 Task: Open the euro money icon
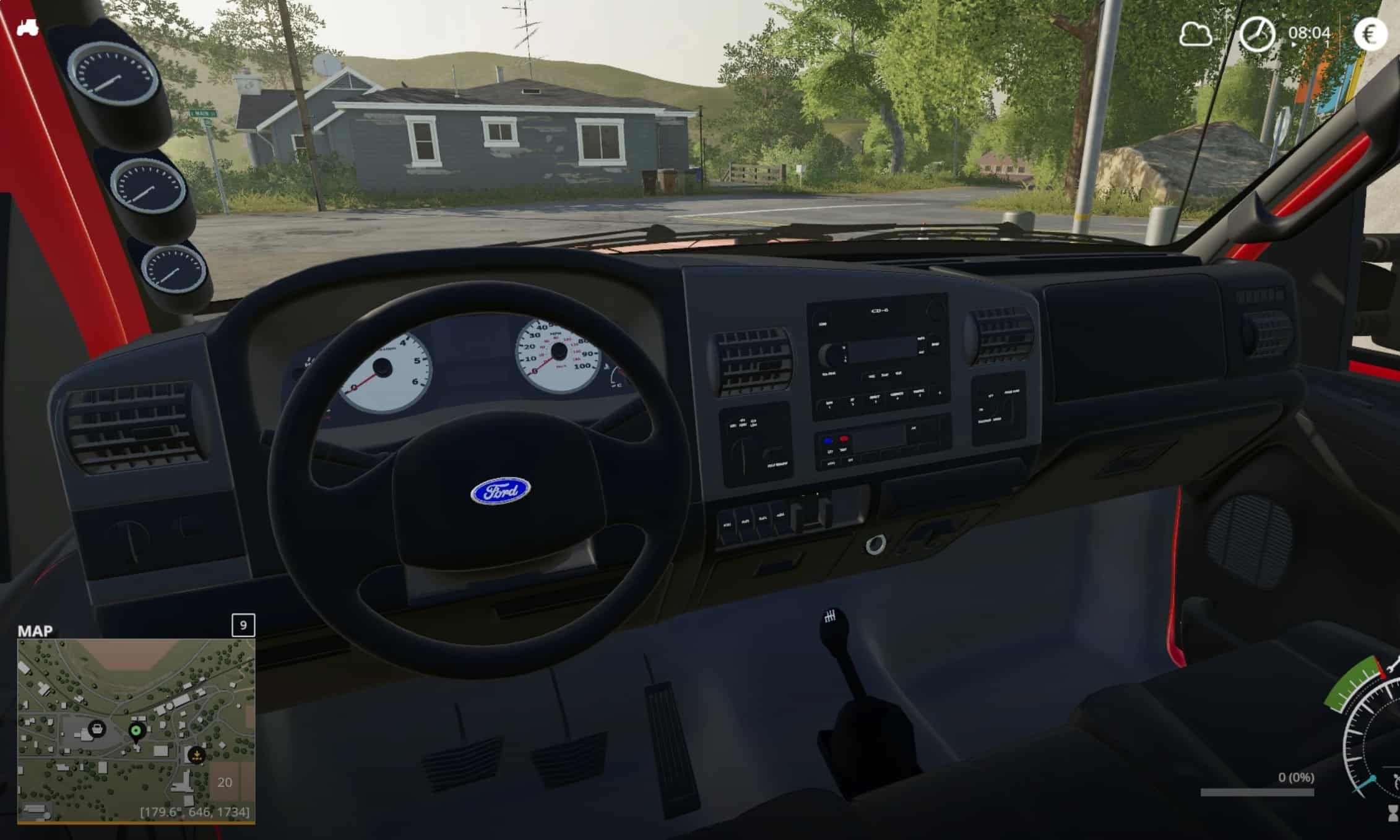point(1370,33)
